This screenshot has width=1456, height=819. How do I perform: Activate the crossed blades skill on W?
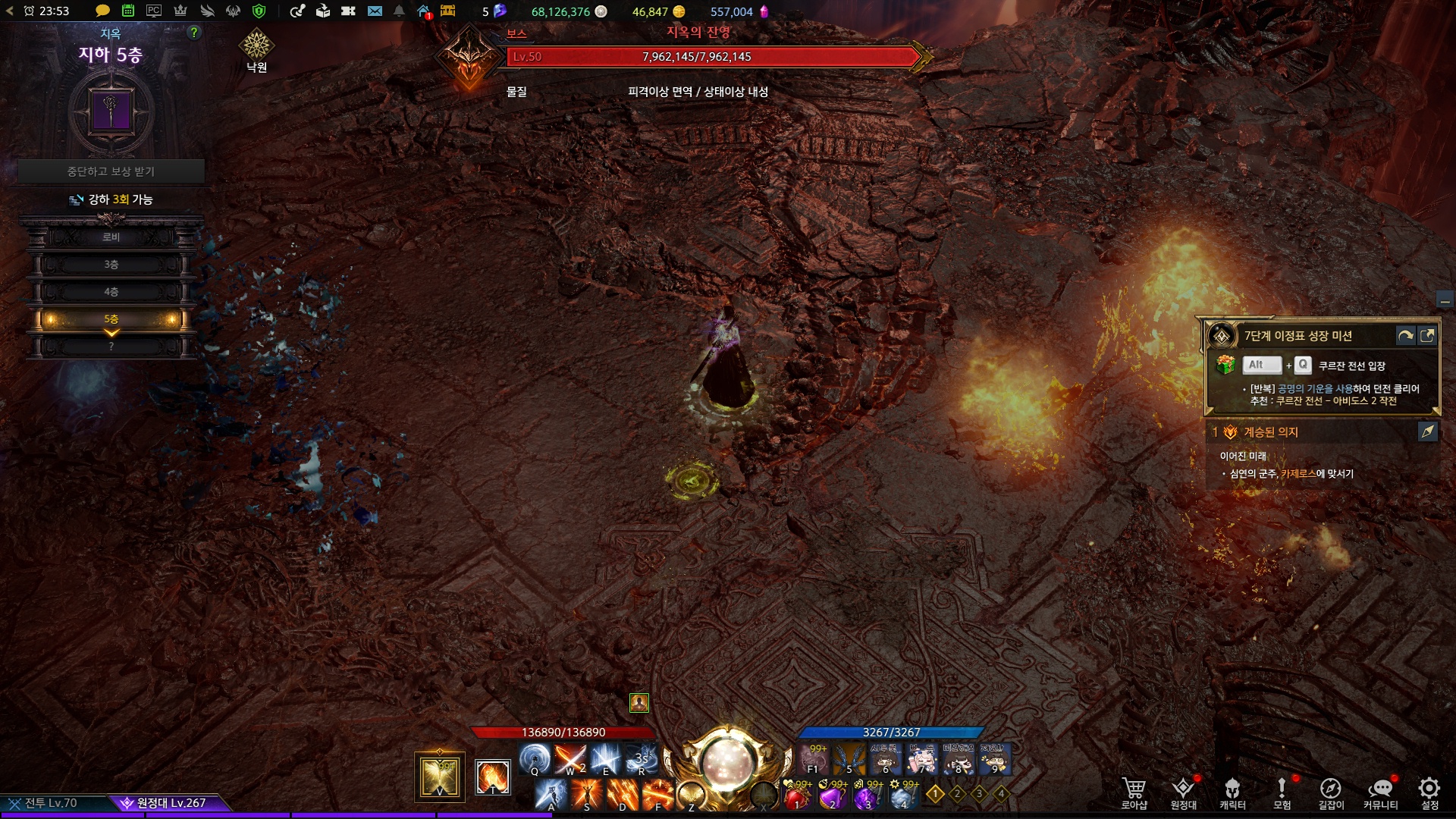(x=570, y=758)
